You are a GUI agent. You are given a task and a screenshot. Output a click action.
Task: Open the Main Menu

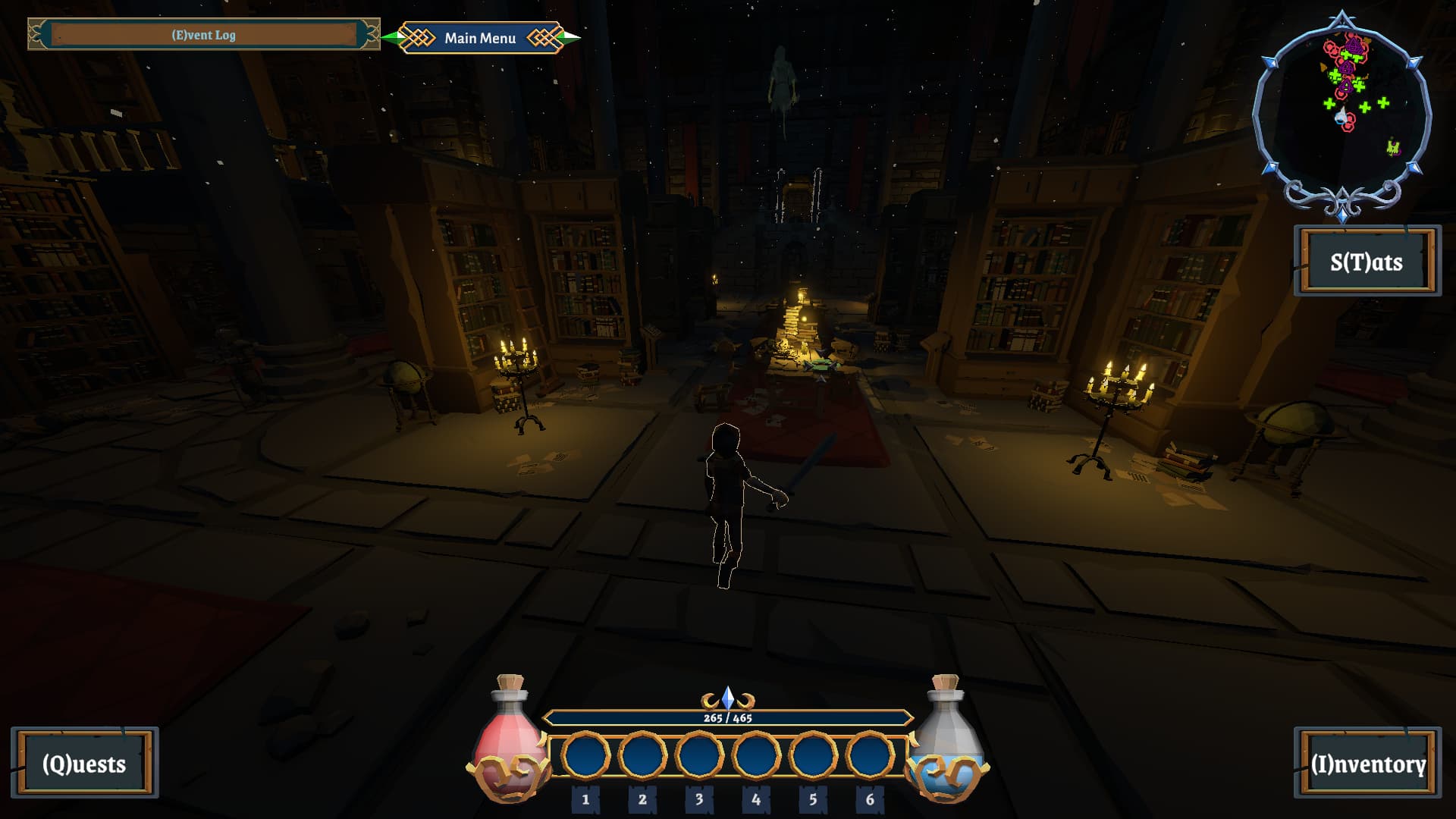(x=480, y=38)
